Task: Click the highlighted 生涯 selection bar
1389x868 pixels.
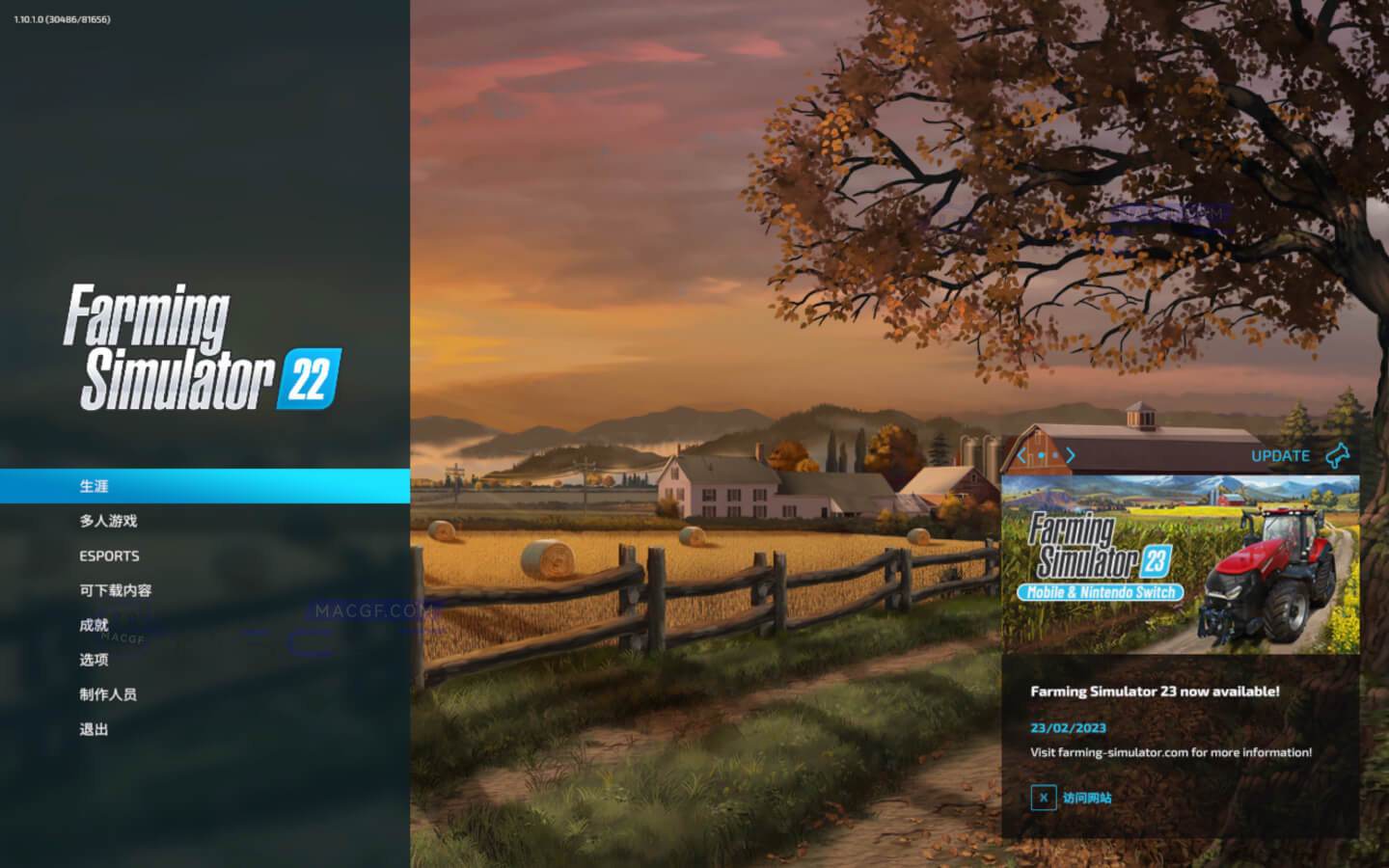Action: point(205,486)
